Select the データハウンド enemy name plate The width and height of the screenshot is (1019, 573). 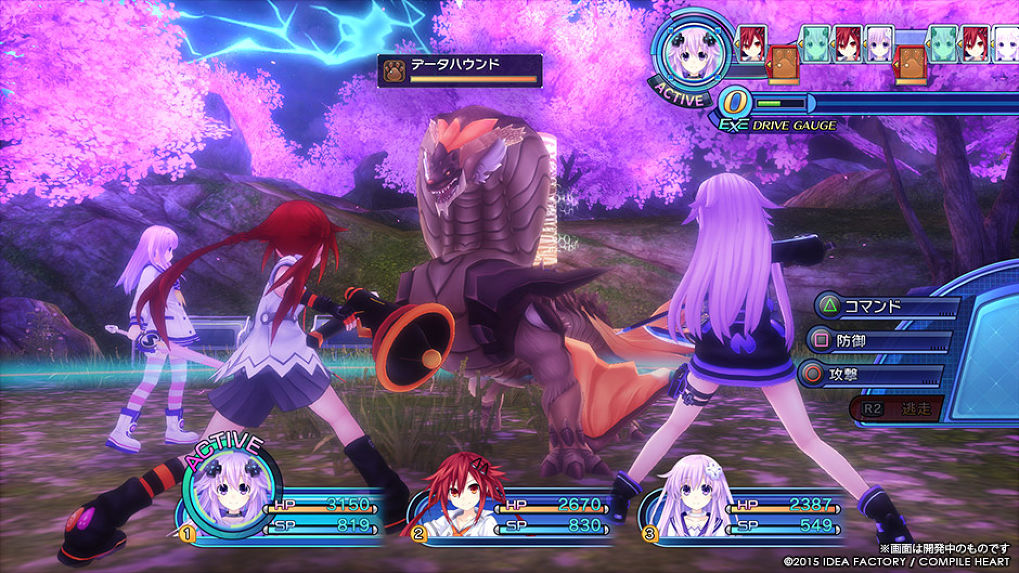point(461,70)
